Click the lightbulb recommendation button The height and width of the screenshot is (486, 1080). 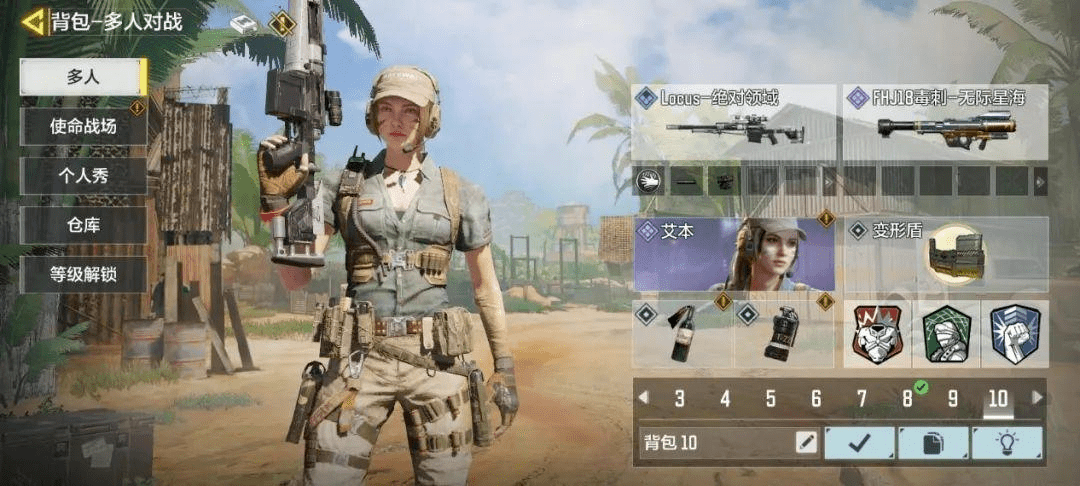[1006, 442]
